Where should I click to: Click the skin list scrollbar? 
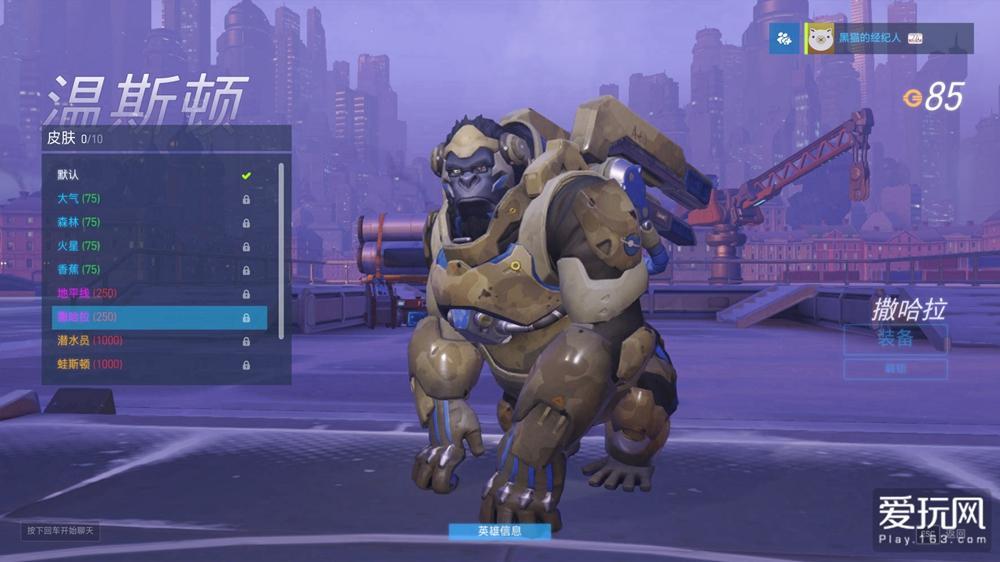tap(281, 250)
